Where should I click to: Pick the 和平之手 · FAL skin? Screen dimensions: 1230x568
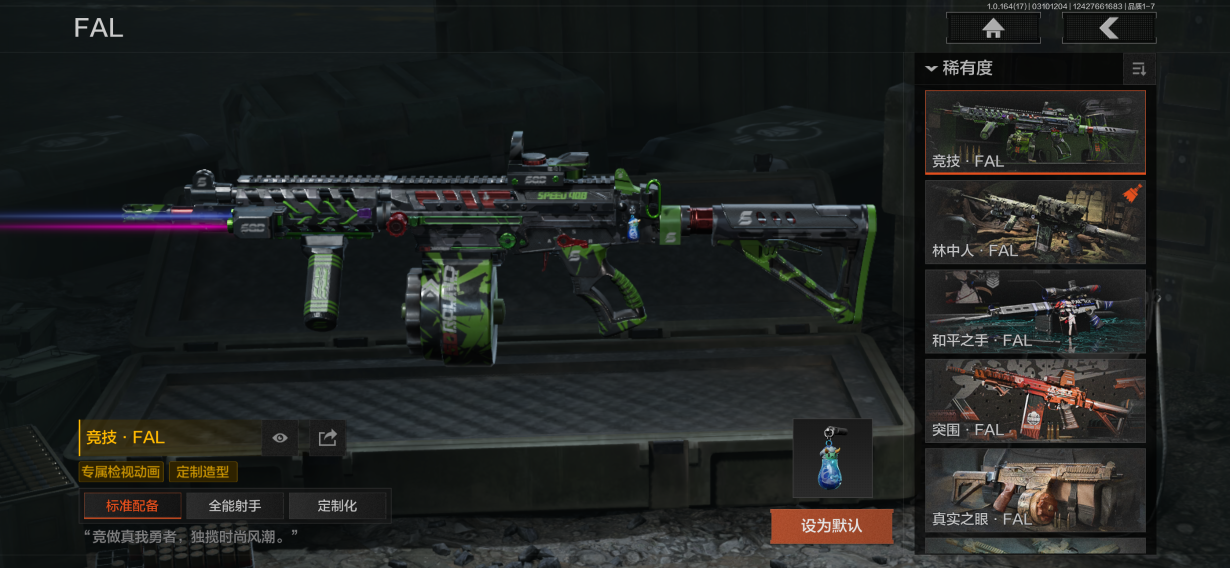point(1035,311)
